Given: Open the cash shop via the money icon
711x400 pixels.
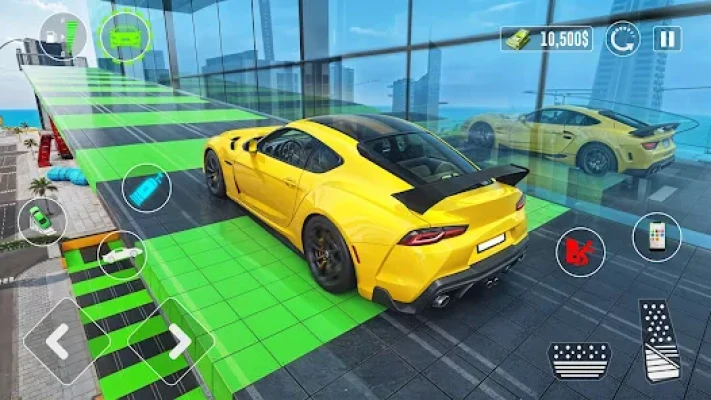Looking at the screenshot, I should click(x=516, y=39).
